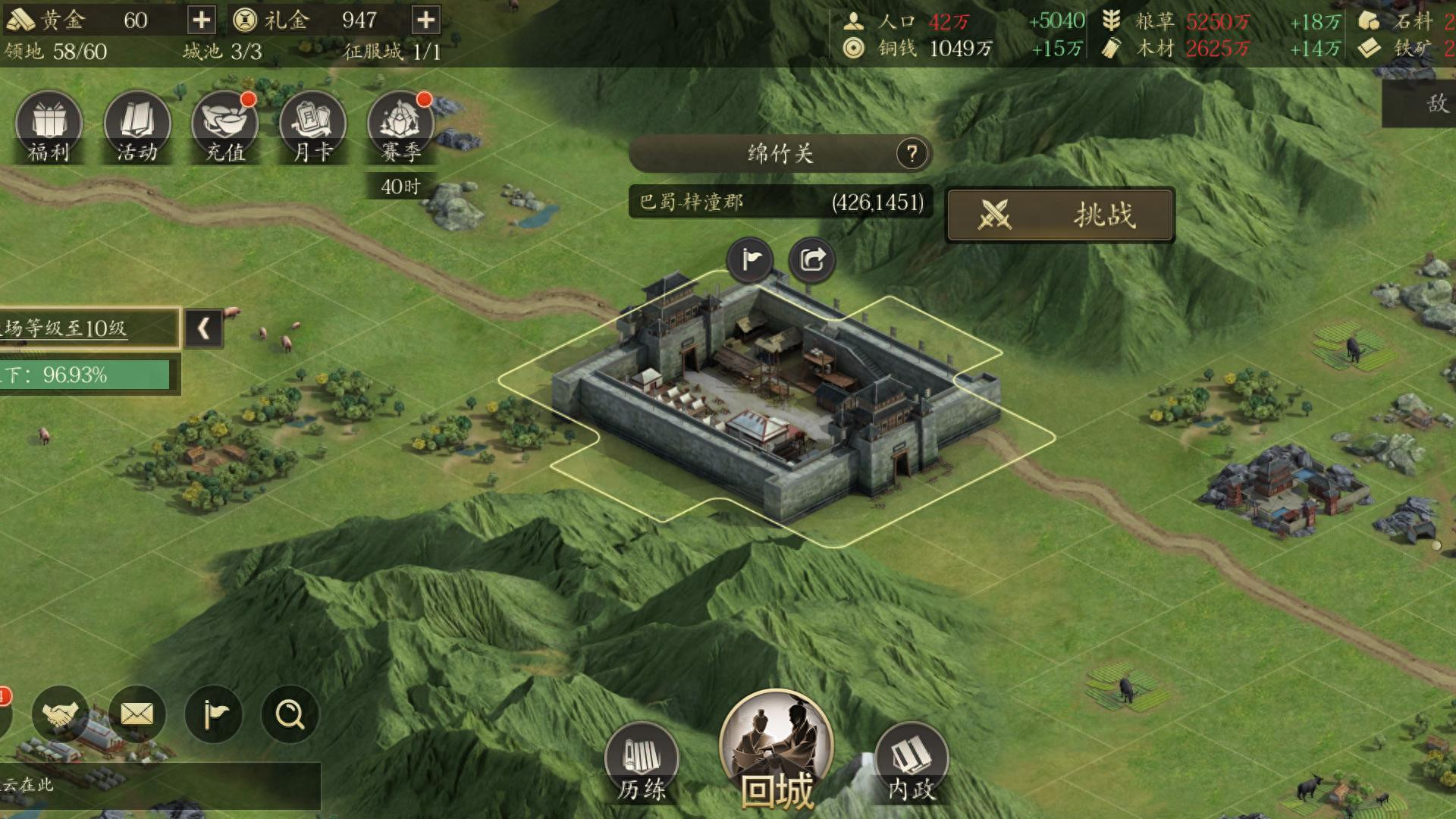Screen dimensions: 1456x819
Task: Share the location with the arrow button
Action: (812, 260)
